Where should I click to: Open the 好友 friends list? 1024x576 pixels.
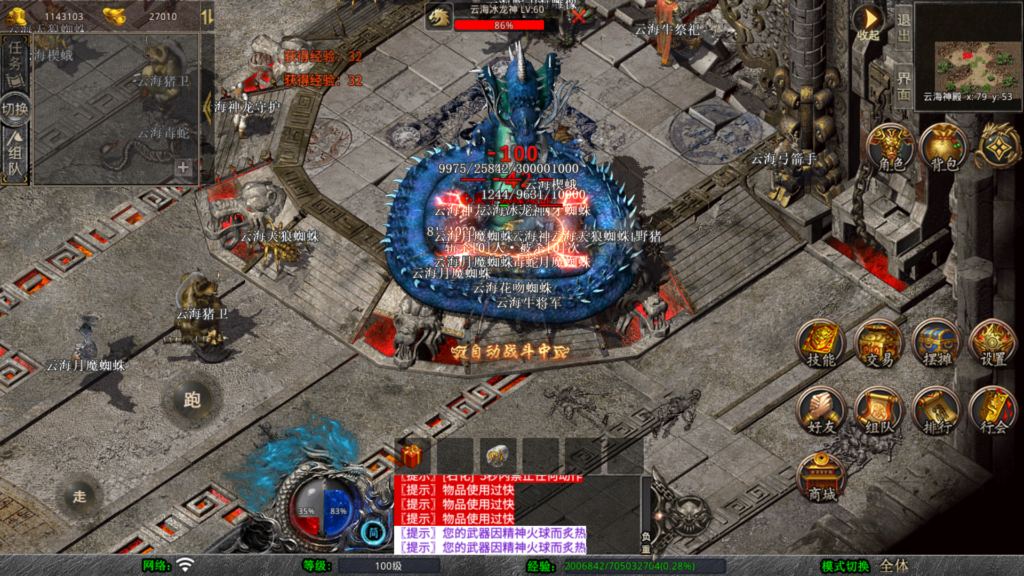tap(820, 410)
